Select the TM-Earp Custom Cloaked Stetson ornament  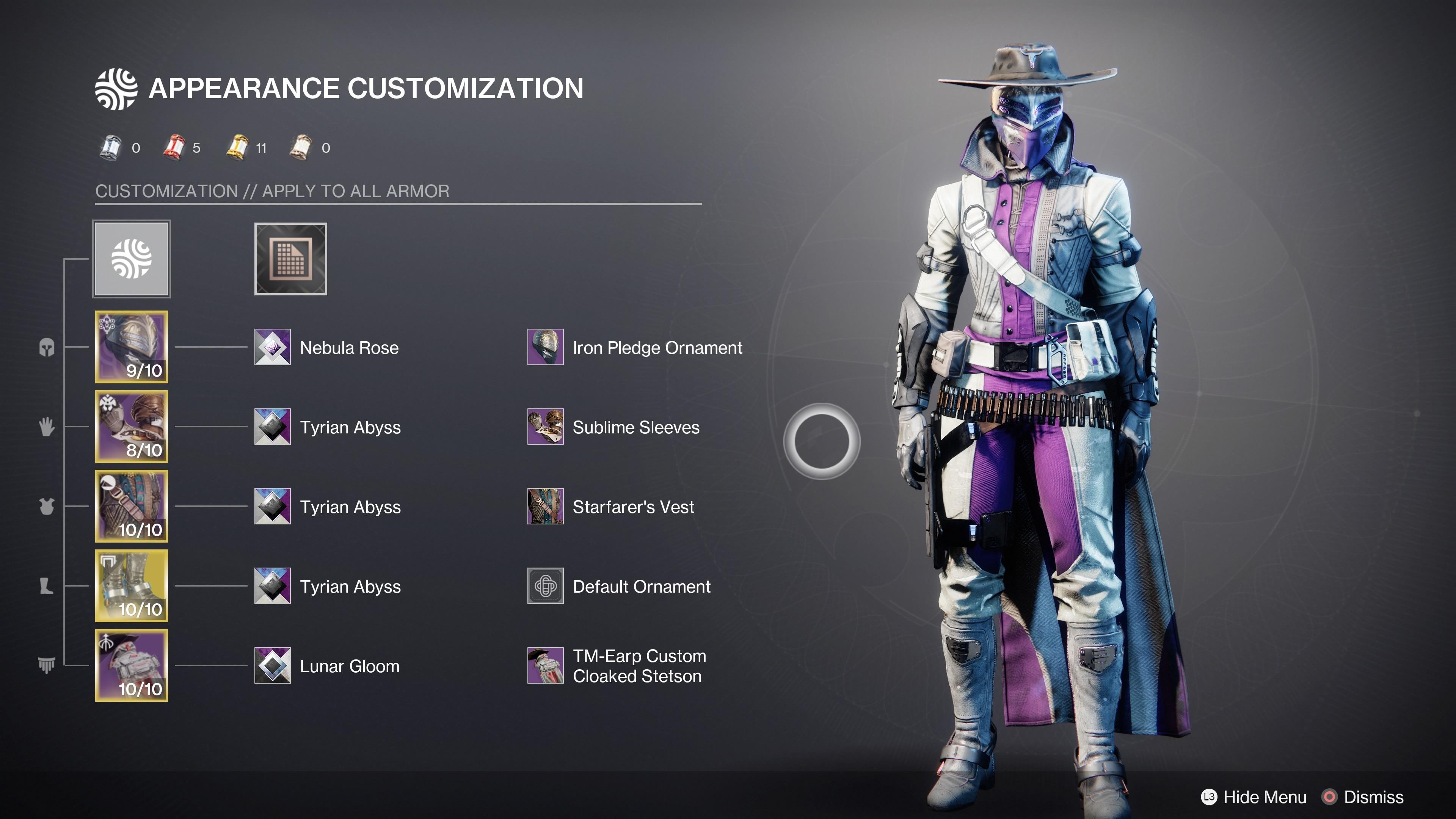(546, 666)
